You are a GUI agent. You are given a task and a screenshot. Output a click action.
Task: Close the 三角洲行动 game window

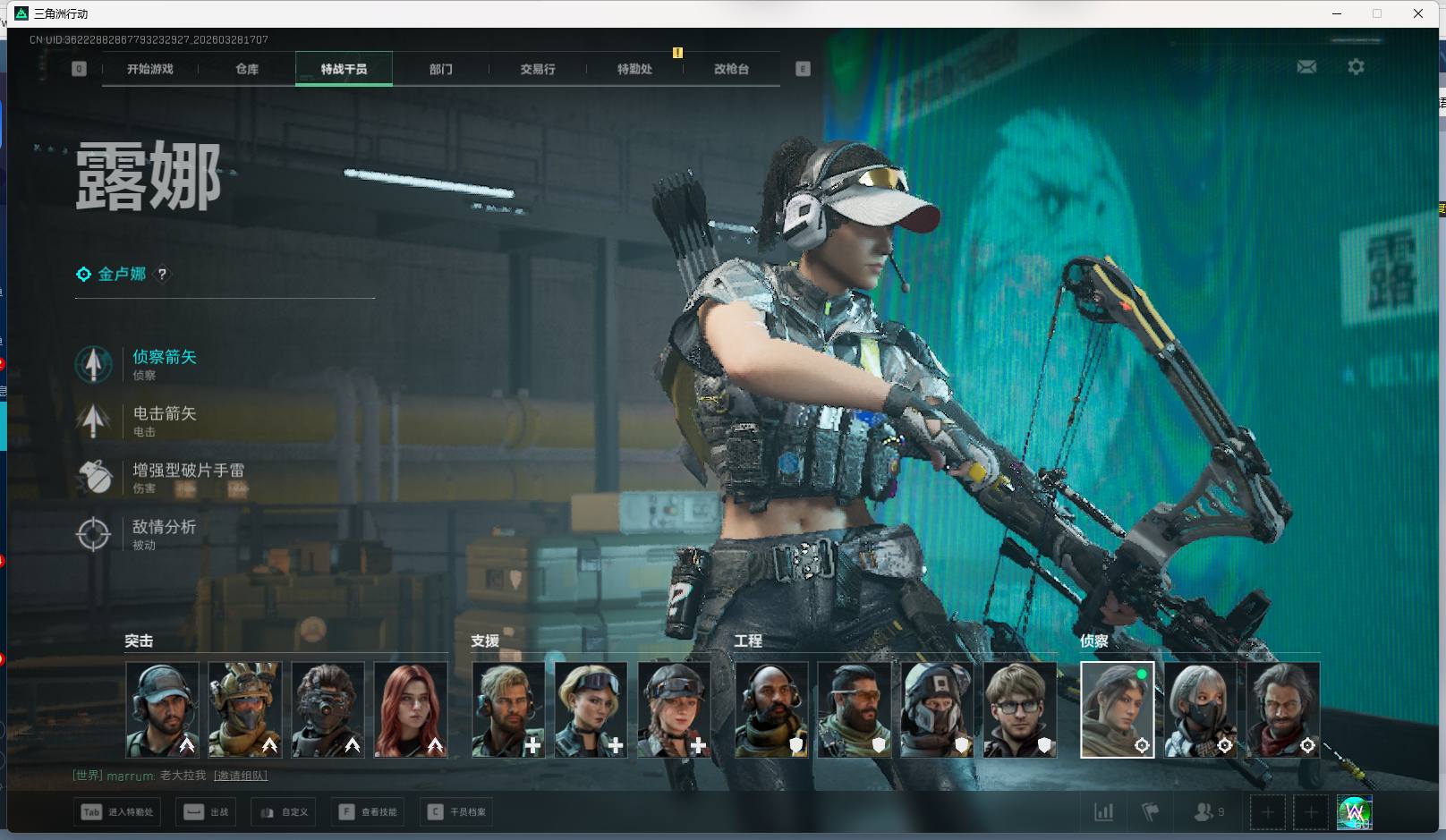[x=1418, y=13]
